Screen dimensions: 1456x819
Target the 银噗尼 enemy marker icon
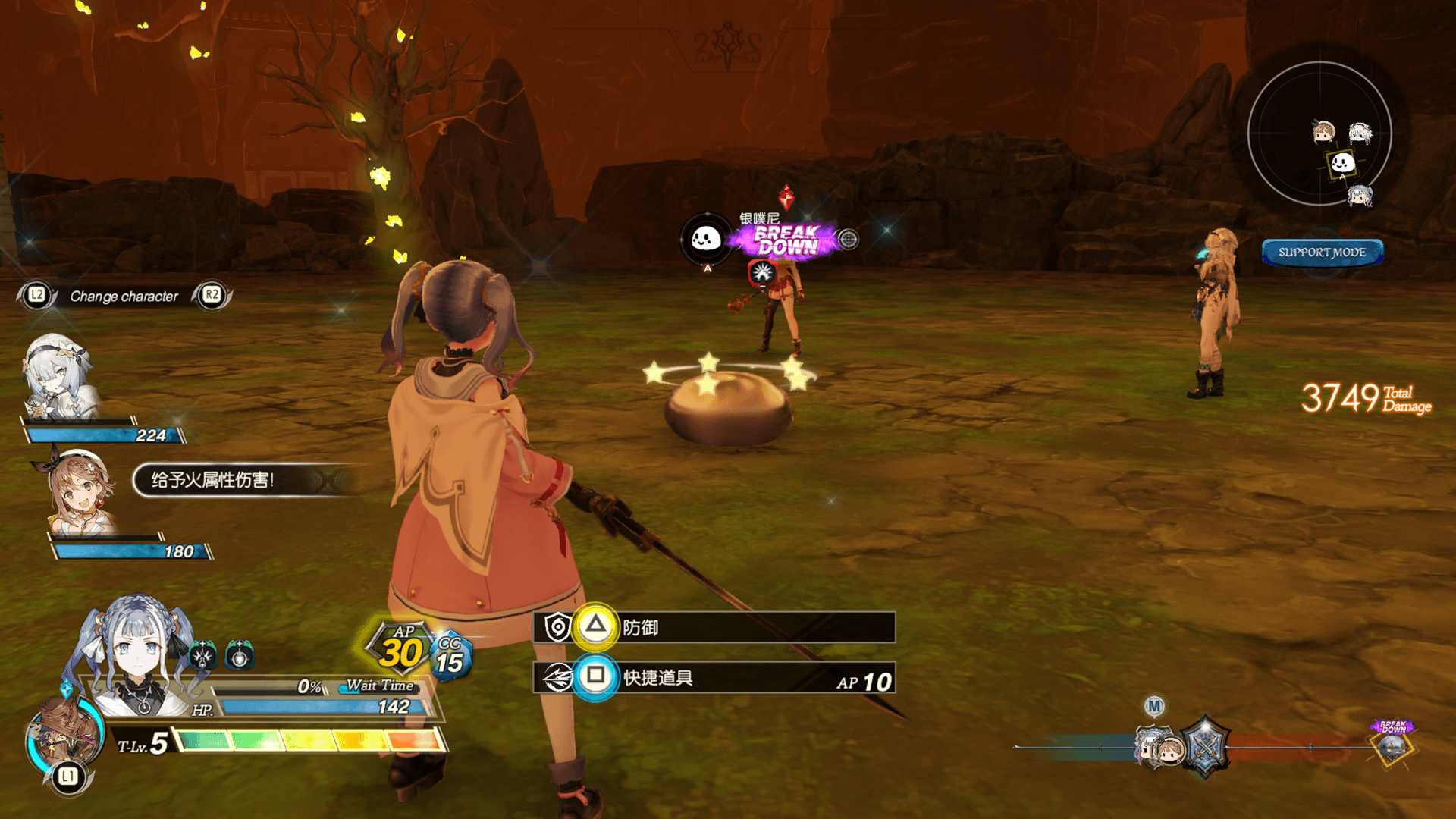pyautogui.click(x=706, y=240)
